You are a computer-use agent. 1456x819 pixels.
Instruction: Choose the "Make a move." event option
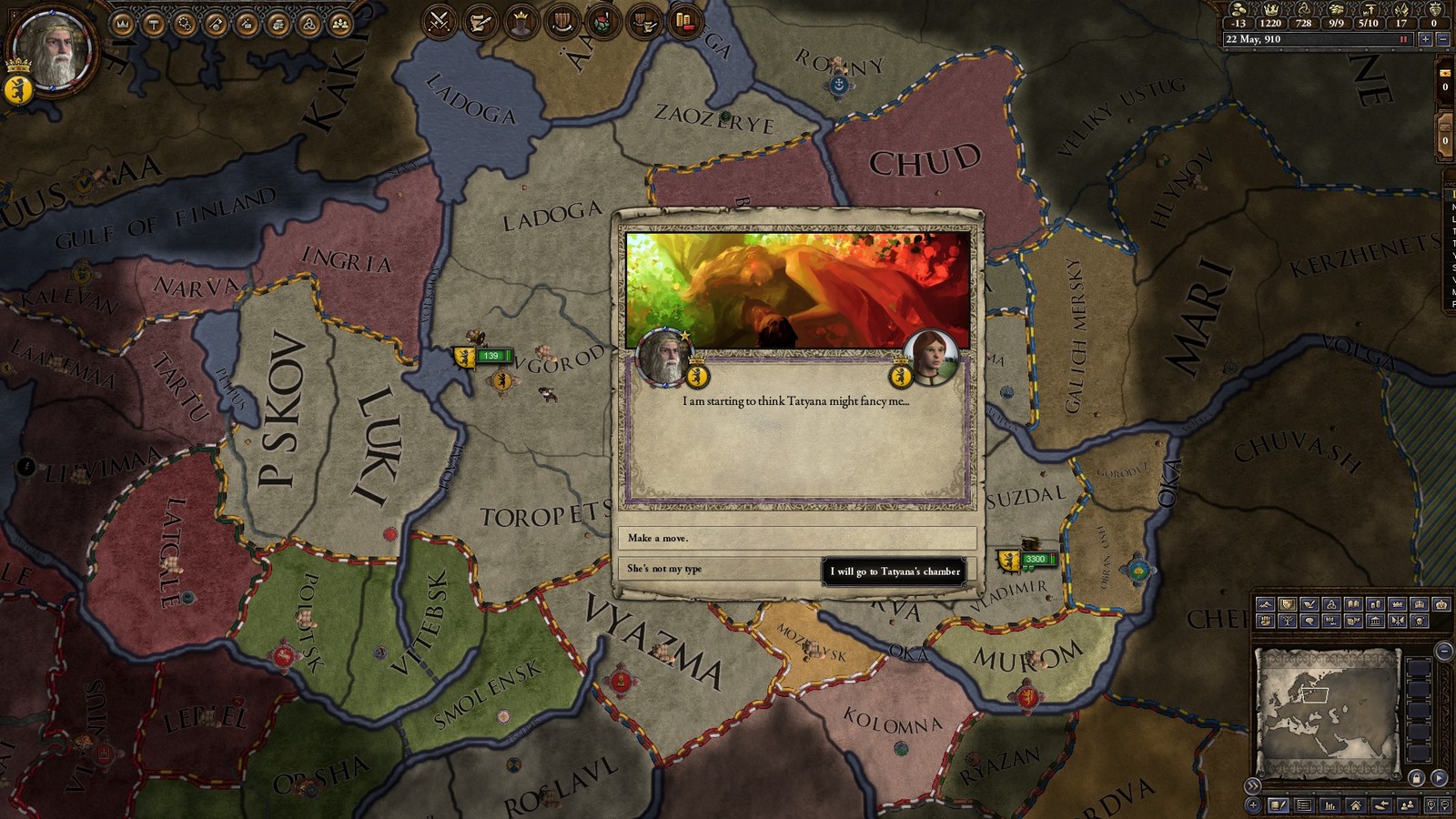pos(796,538)
